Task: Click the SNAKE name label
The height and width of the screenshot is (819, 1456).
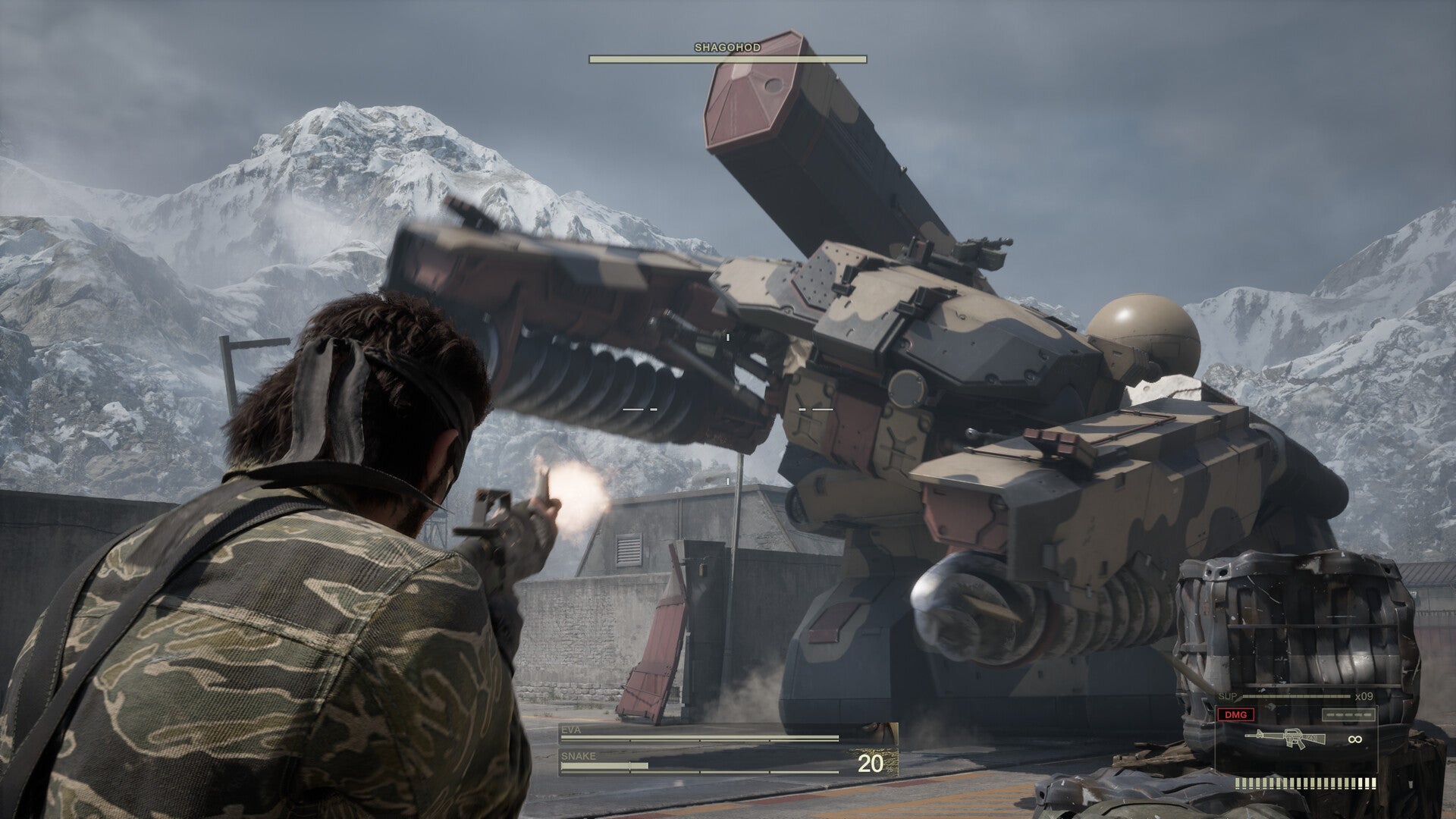Action: (x=578, y=756)
